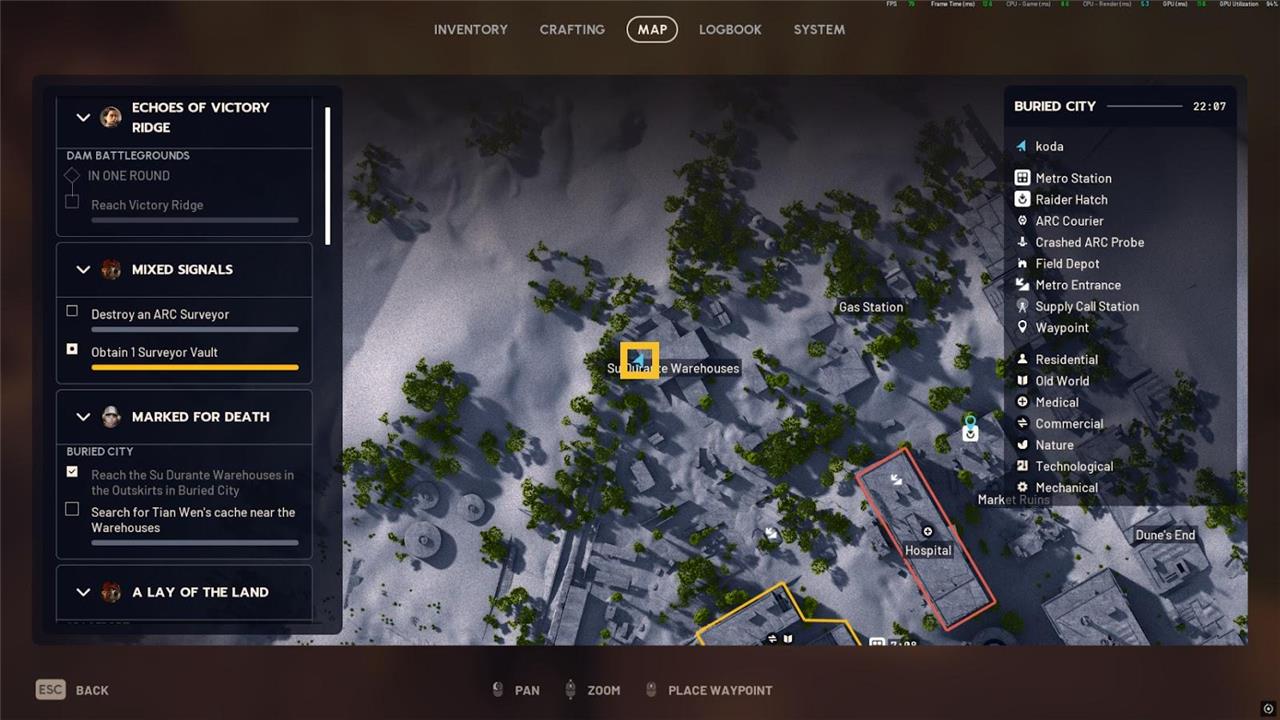
Task: Collapse the Marked for Death quest
Action: point(83,417)
